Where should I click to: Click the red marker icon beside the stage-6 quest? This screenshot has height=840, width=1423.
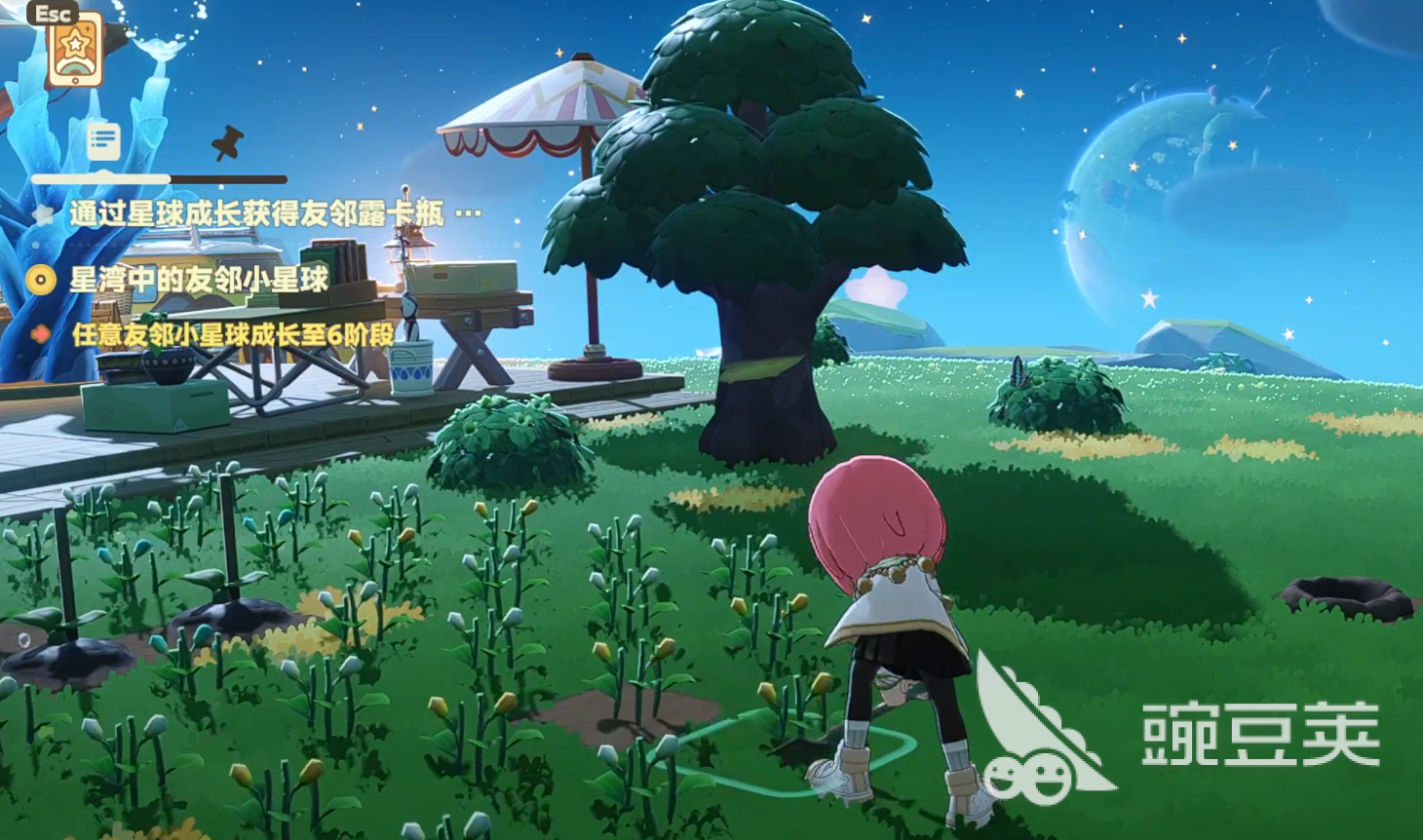click(41, 332)
